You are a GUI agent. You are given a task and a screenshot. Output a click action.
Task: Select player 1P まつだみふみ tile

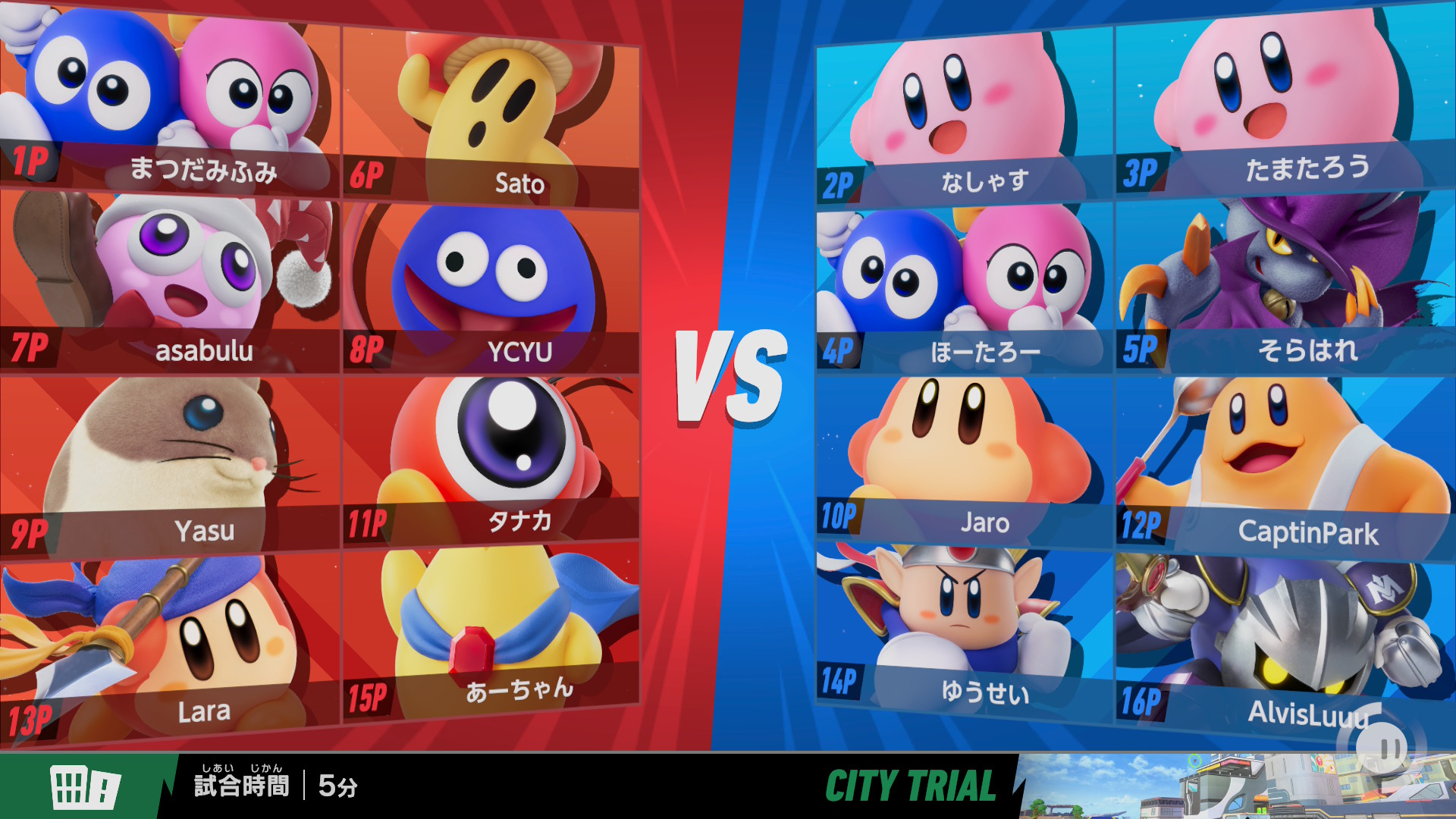pyautogui.click(x=170, y=99)
